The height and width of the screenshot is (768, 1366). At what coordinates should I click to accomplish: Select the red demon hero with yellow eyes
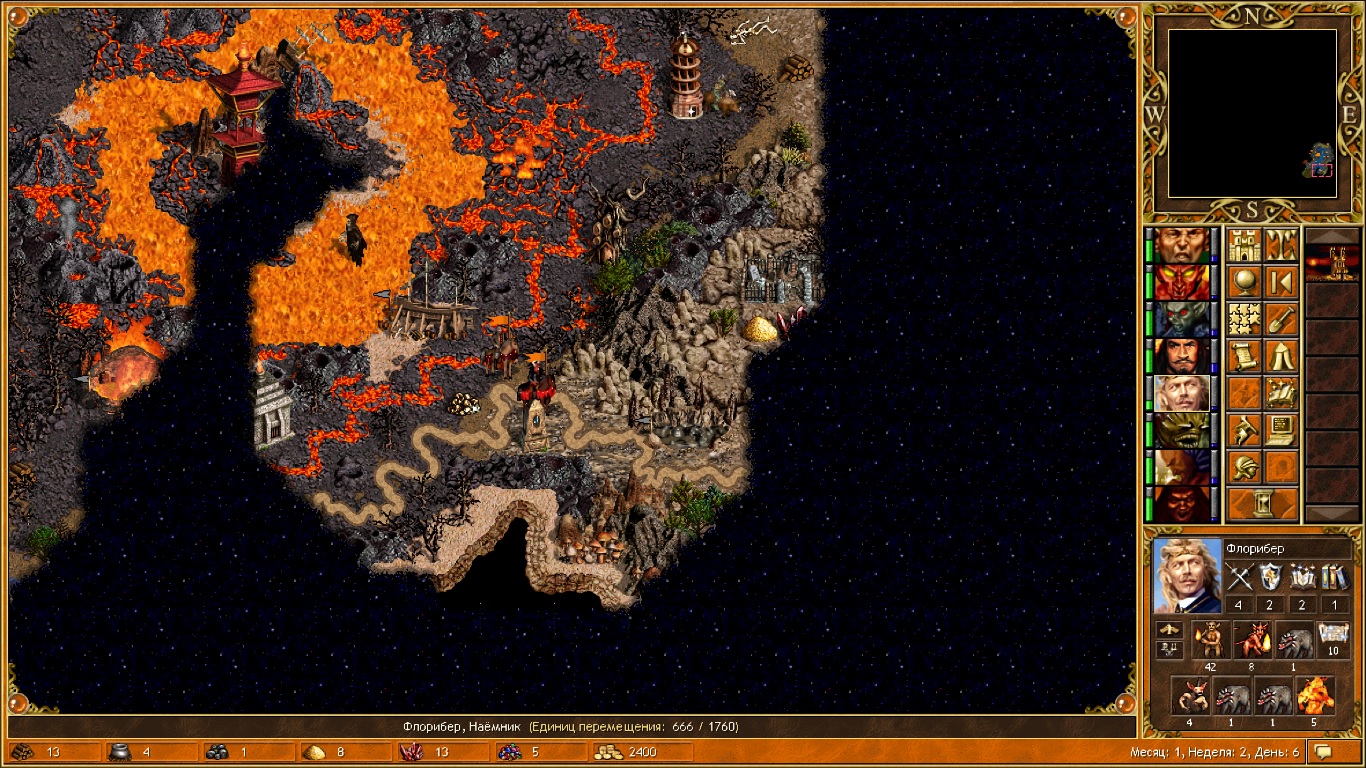[1182, 282]
